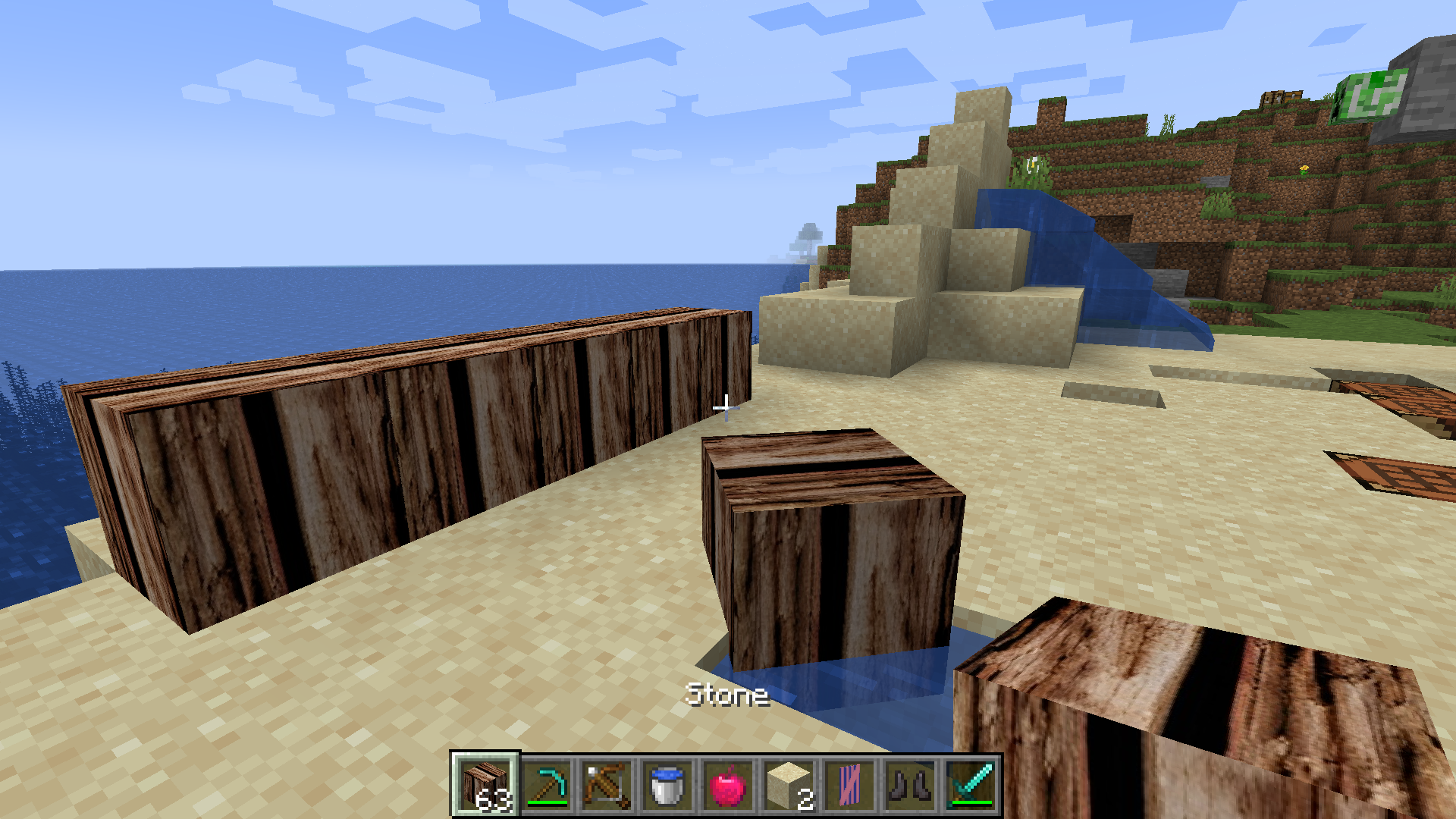Click the gray boots hotbar slot
This screenshot has width=1456, height=819.
coord(910,785)
